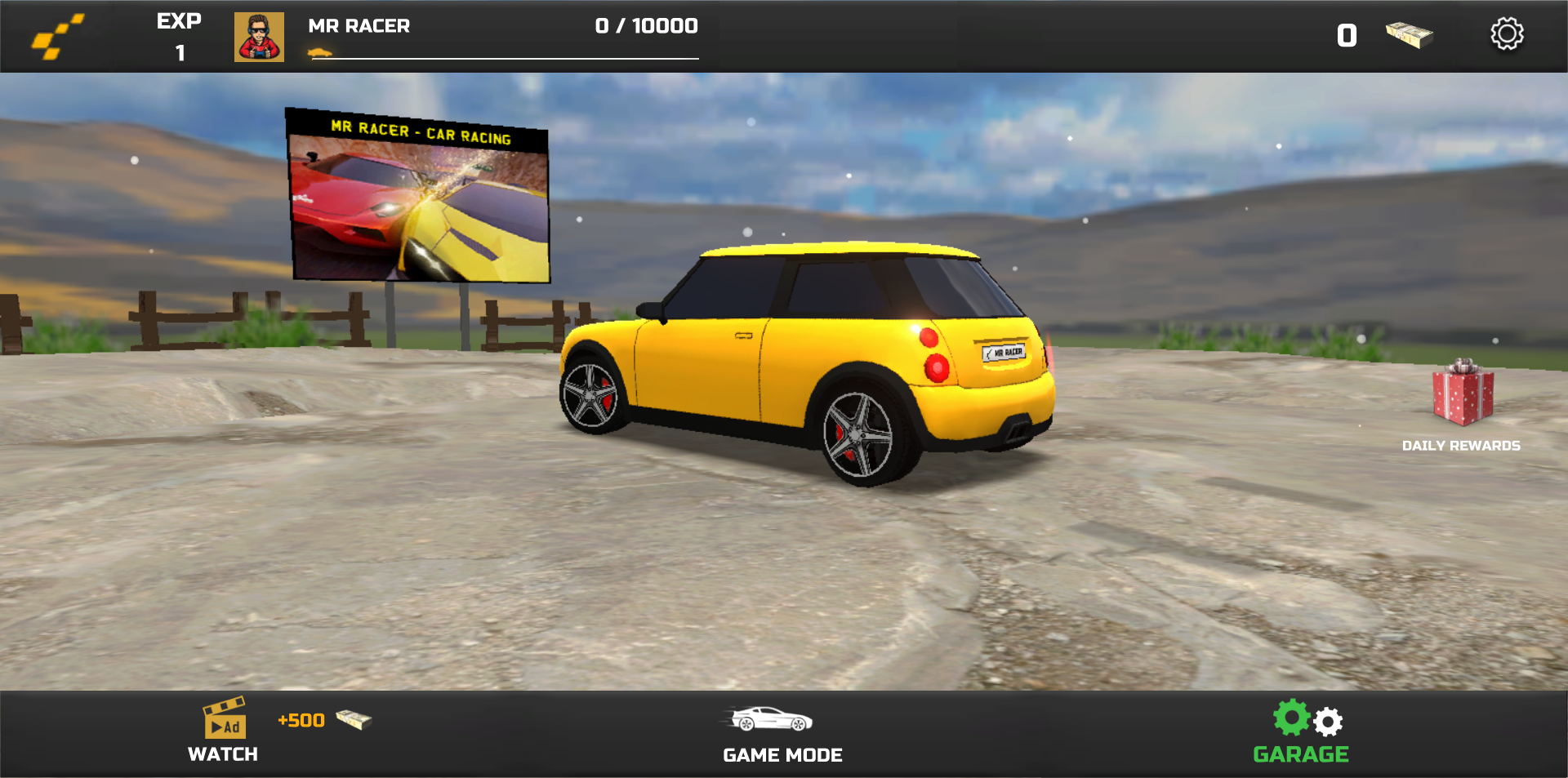The image size is (1568, 778).
Task: Click the cash bundle icon in top bar
Action: [1410, 34]
